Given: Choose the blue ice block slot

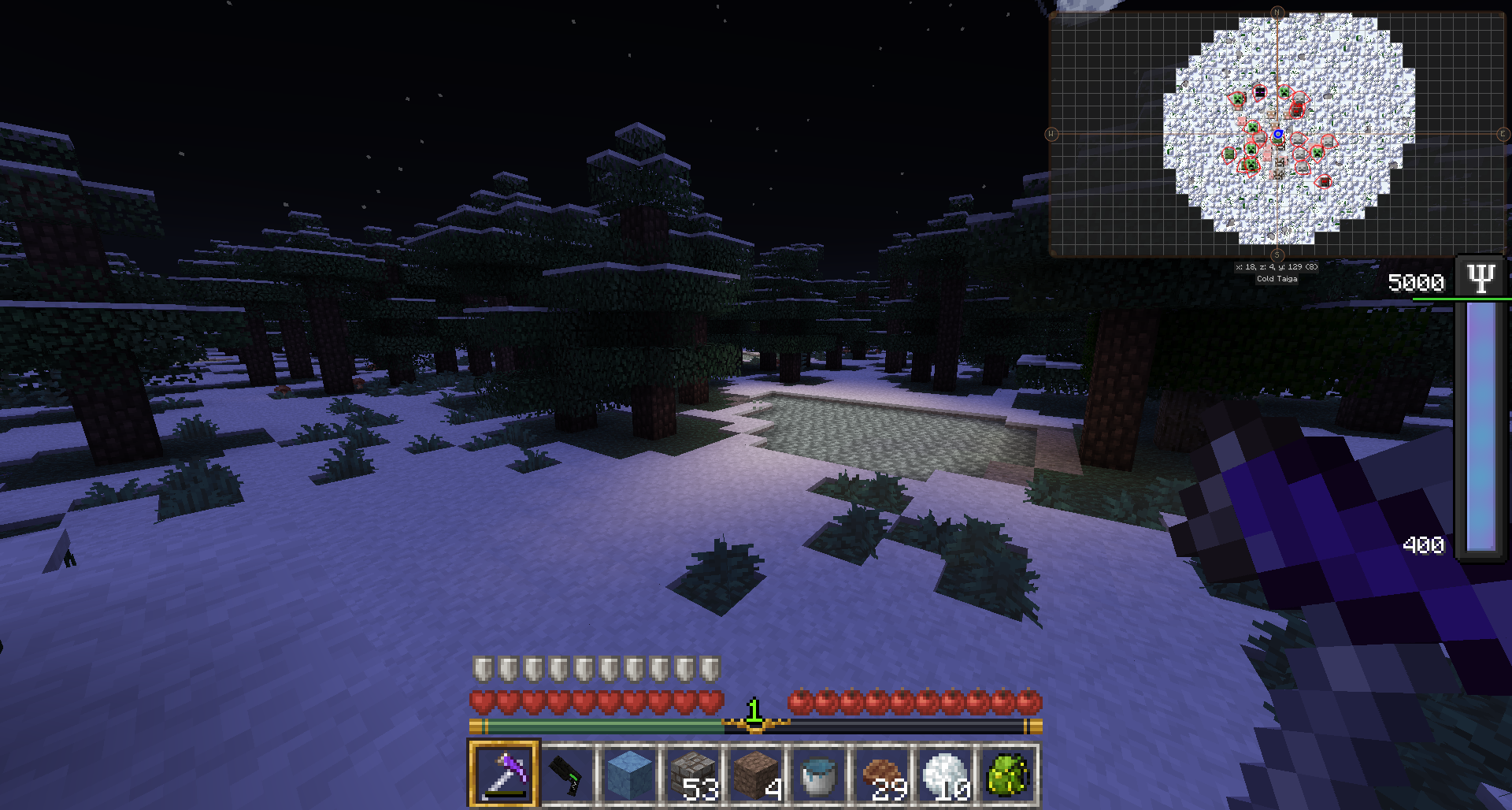Looking at the screenshot, I should click(630, 774).
